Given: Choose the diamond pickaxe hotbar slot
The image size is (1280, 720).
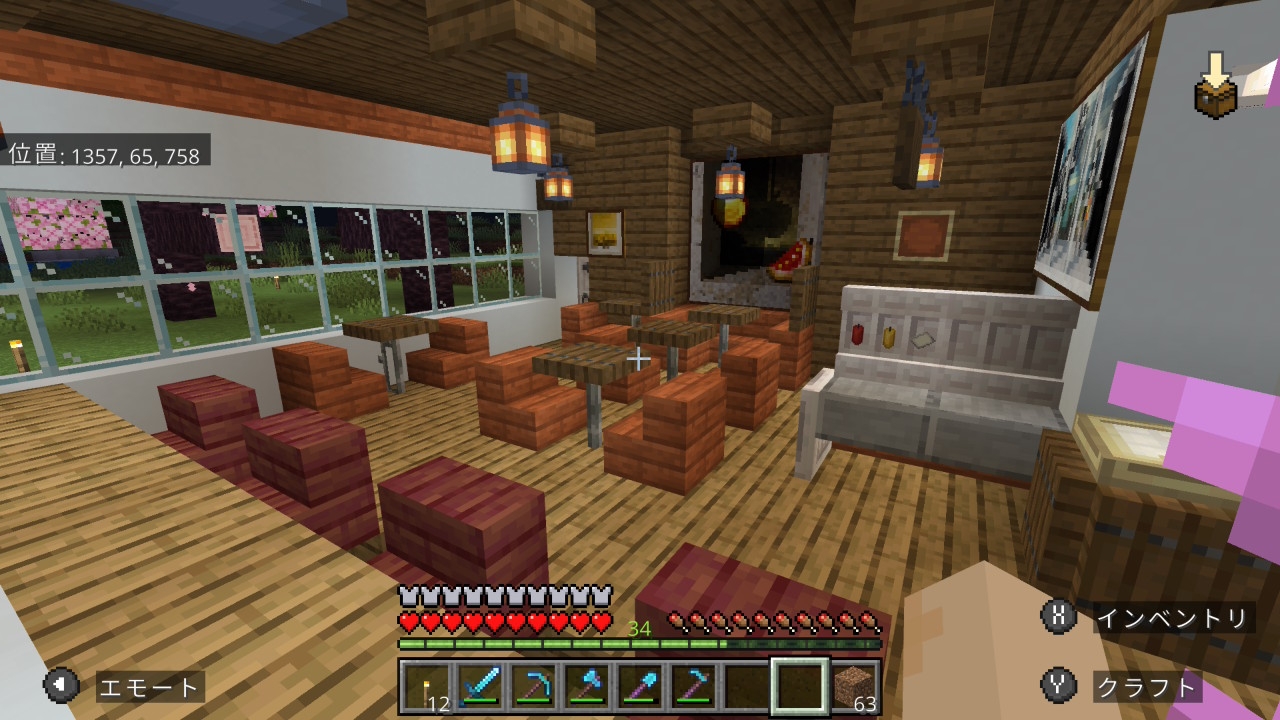Looking at the screenshot, I should (x=532, y=687).
